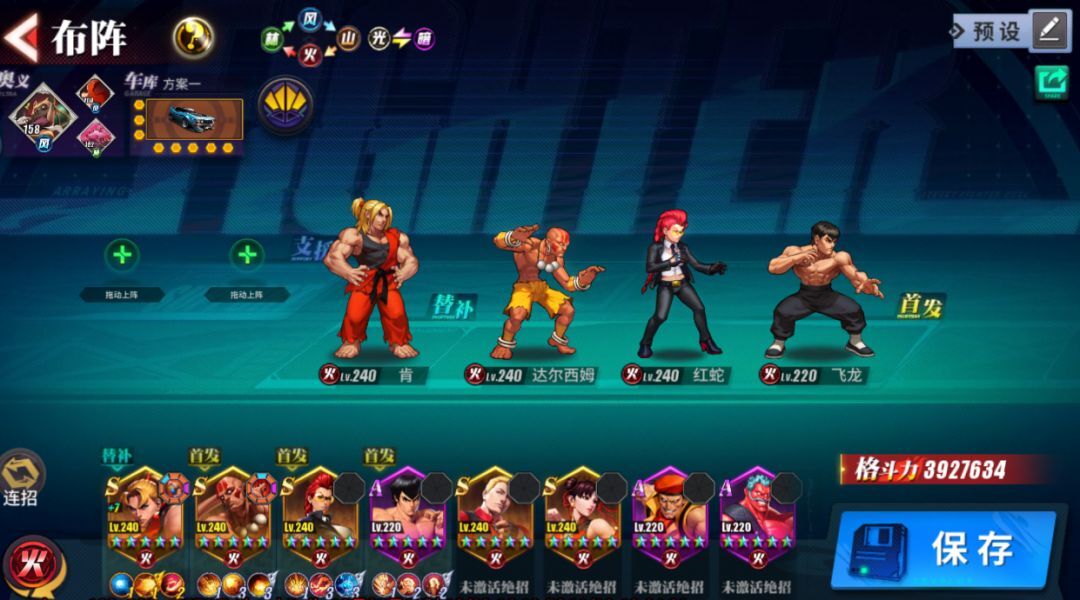The width and height of the screenshot is (1080, 600).
Task: Select fielded fighter 红蛇 in the formation
Action: point(680,285)
